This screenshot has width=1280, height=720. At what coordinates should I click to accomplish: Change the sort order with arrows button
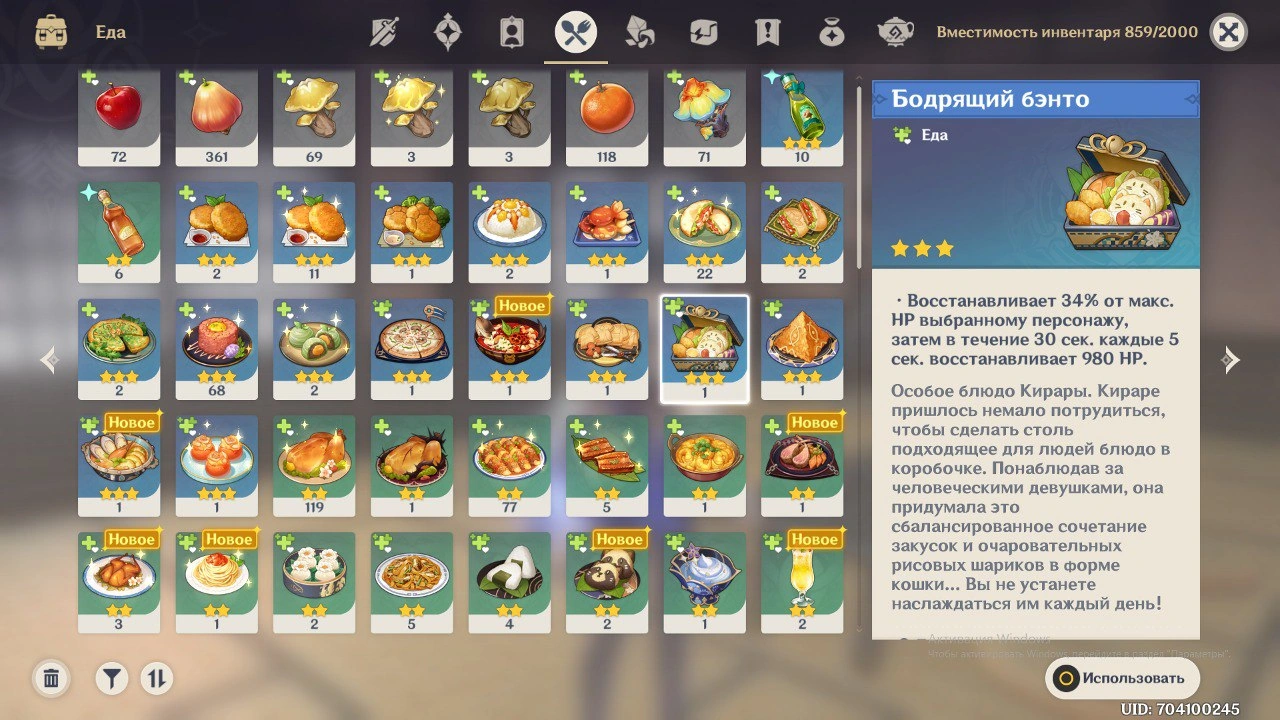[x=156, y=679]
